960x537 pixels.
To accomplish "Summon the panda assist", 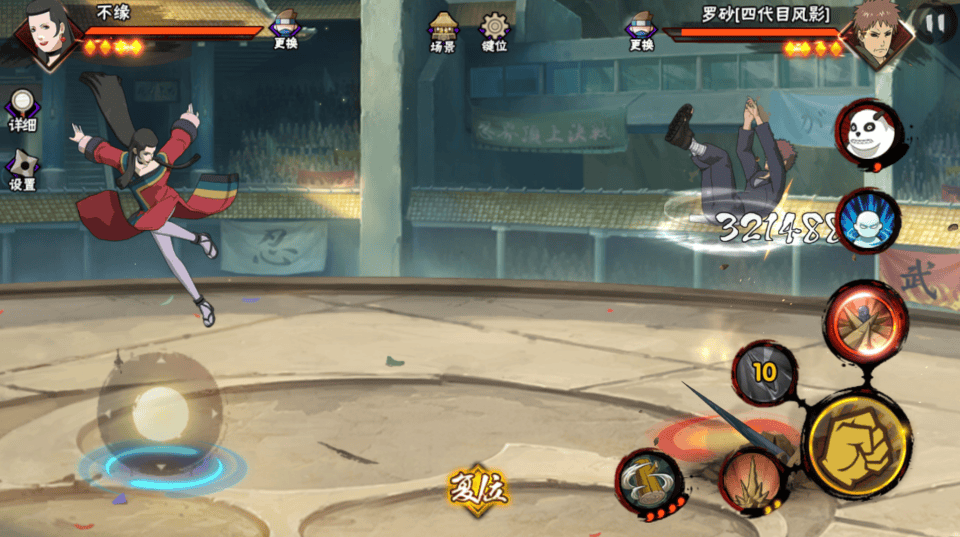I will pyautogui.click(x=866, y=134).
